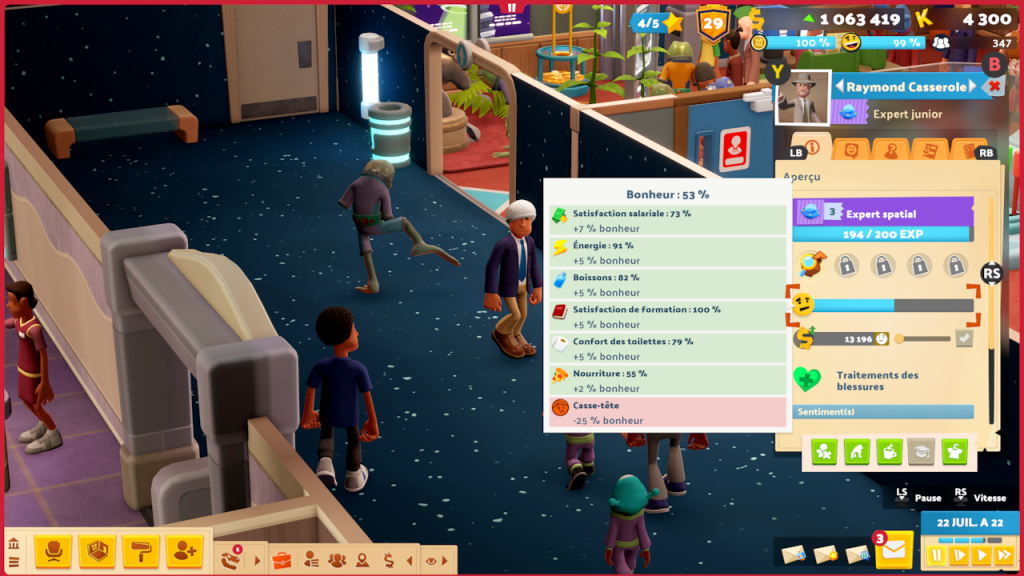The image size is (1024, 576).
Task: Set game speed to fast forward
Action: pos(1004,555)
